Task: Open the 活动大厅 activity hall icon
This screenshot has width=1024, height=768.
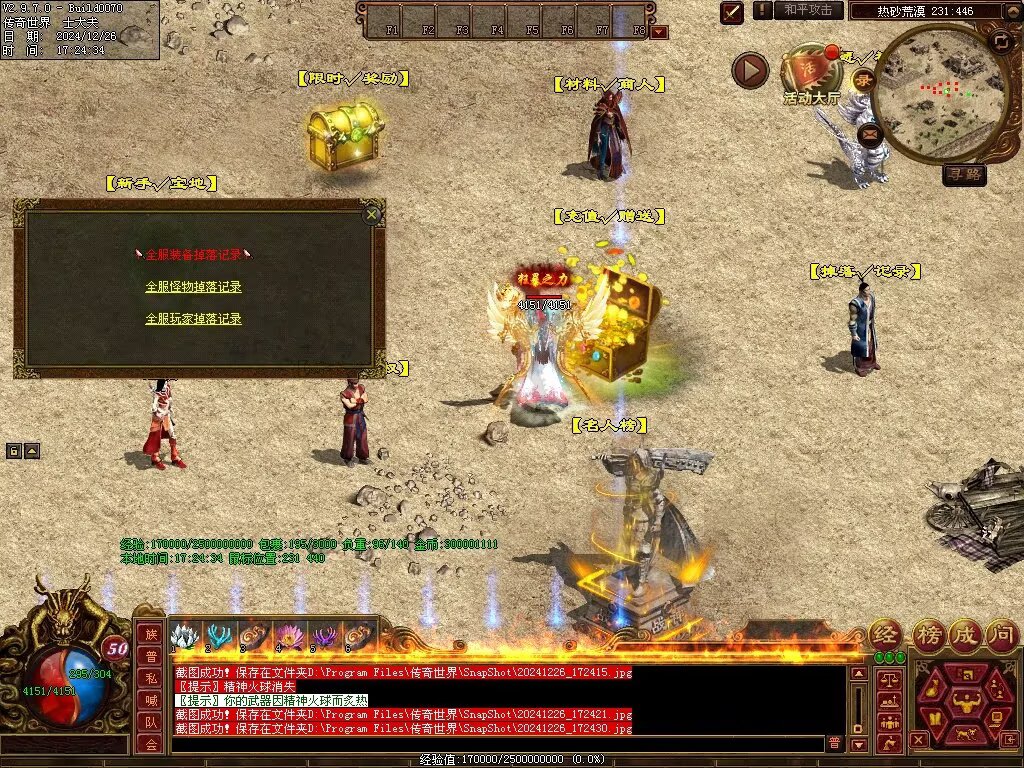Action: (x=811, y=79)
